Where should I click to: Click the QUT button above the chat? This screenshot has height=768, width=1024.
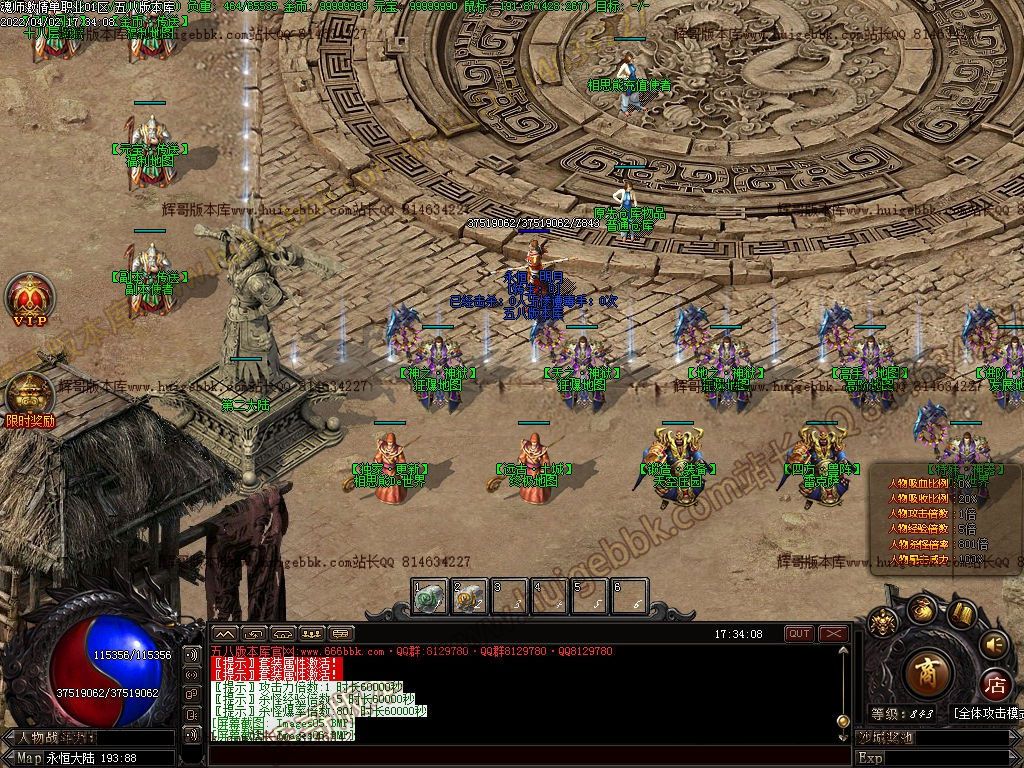[x=799, y=634]
